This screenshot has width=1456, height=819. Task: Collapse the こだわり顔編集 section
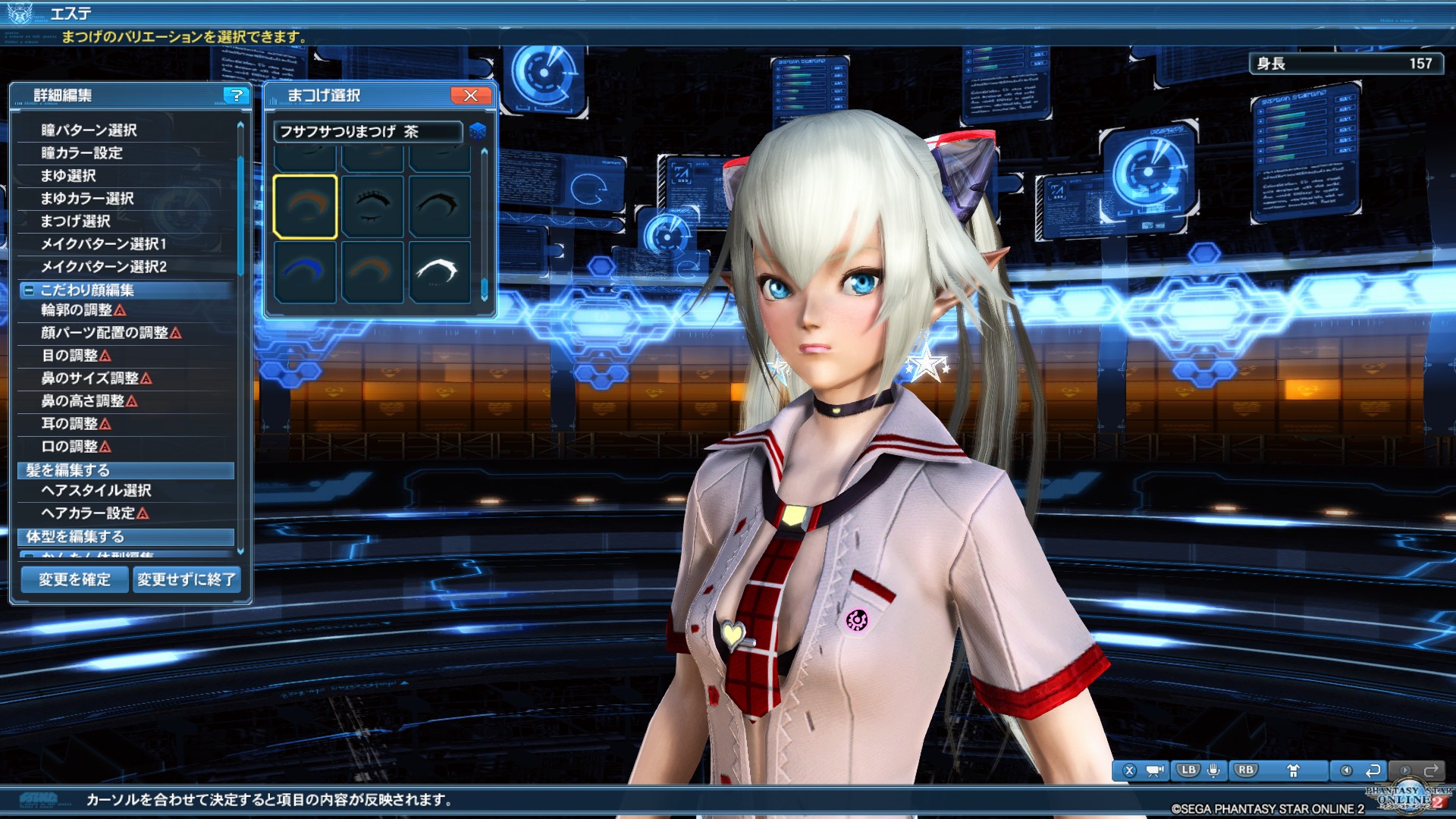pyautogui.click(x=29, y=290)
